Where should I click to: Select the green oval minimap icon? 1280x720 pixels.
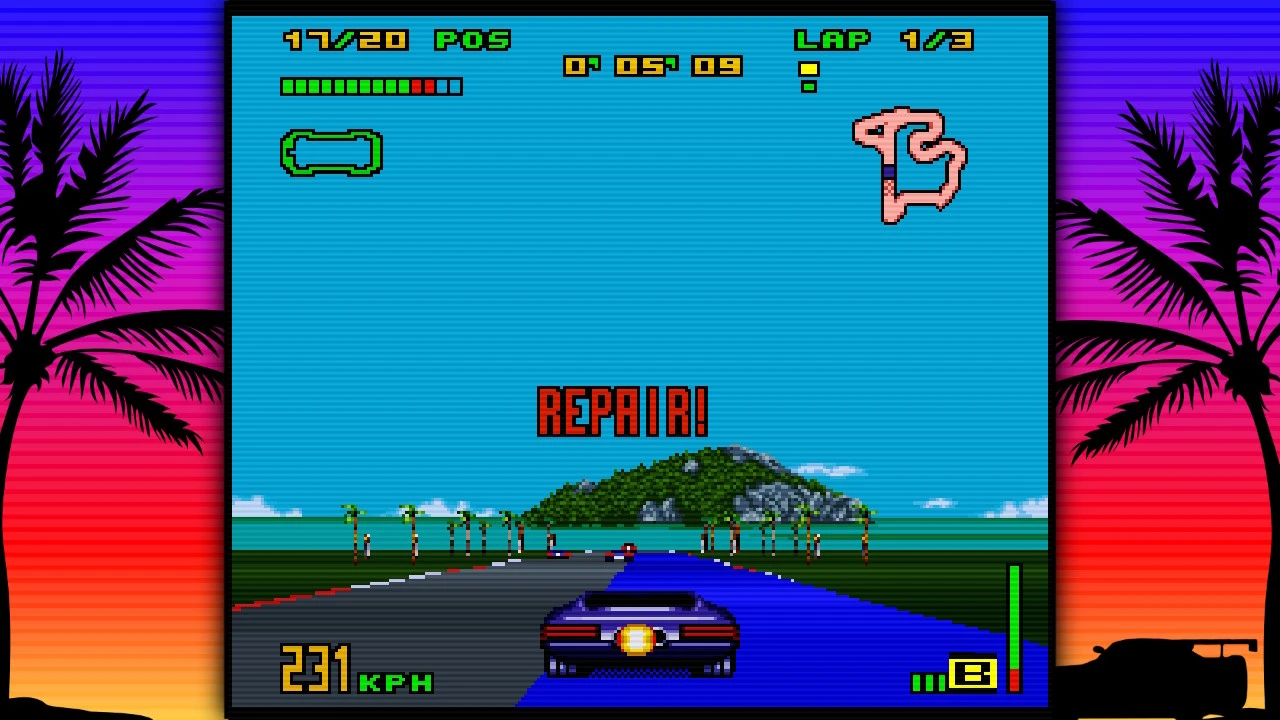point(332,155)
